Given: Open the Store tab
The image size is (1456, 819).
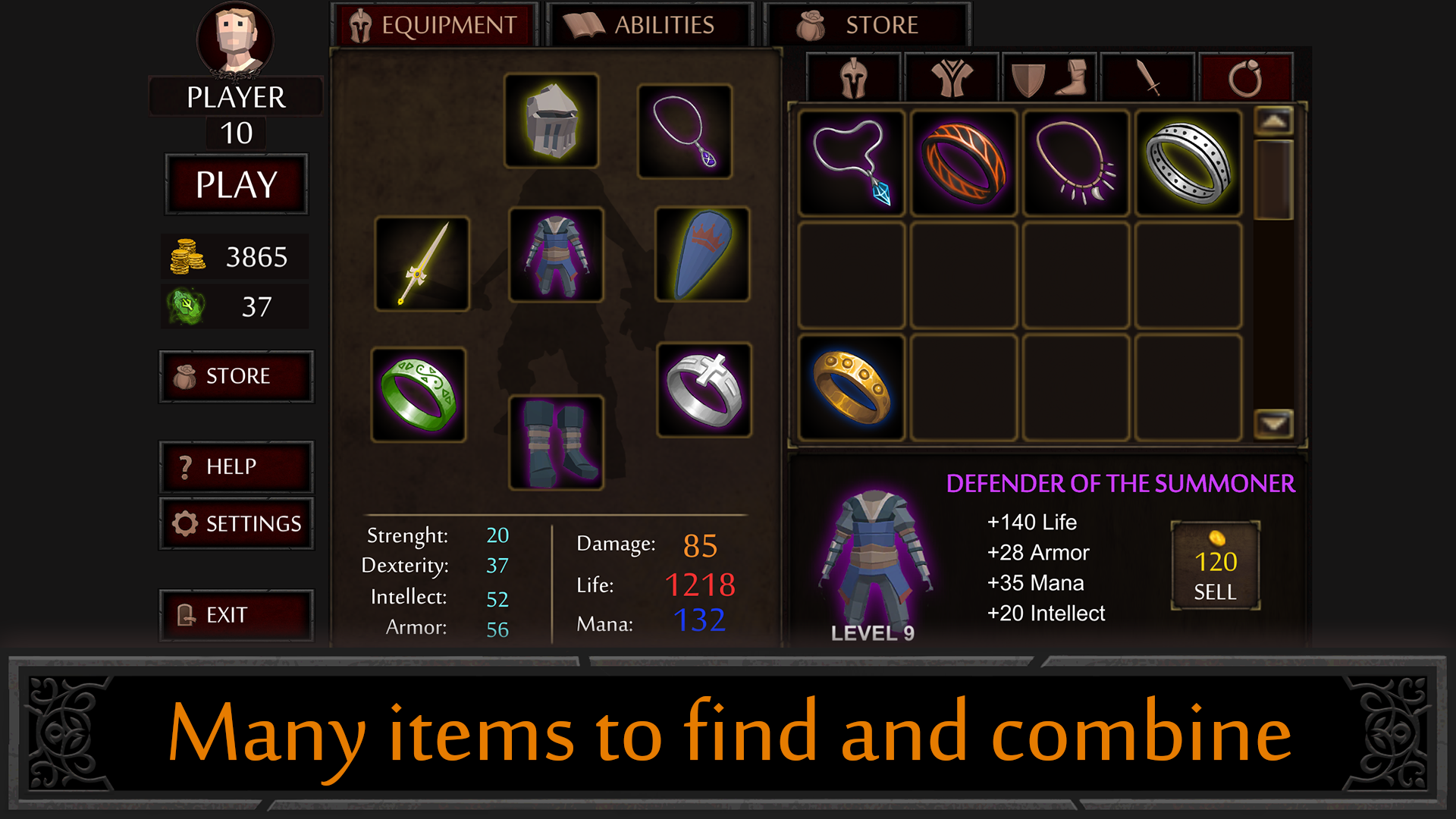Looking at the screenshot, I should pyautogui.click(x=866, y=24).
